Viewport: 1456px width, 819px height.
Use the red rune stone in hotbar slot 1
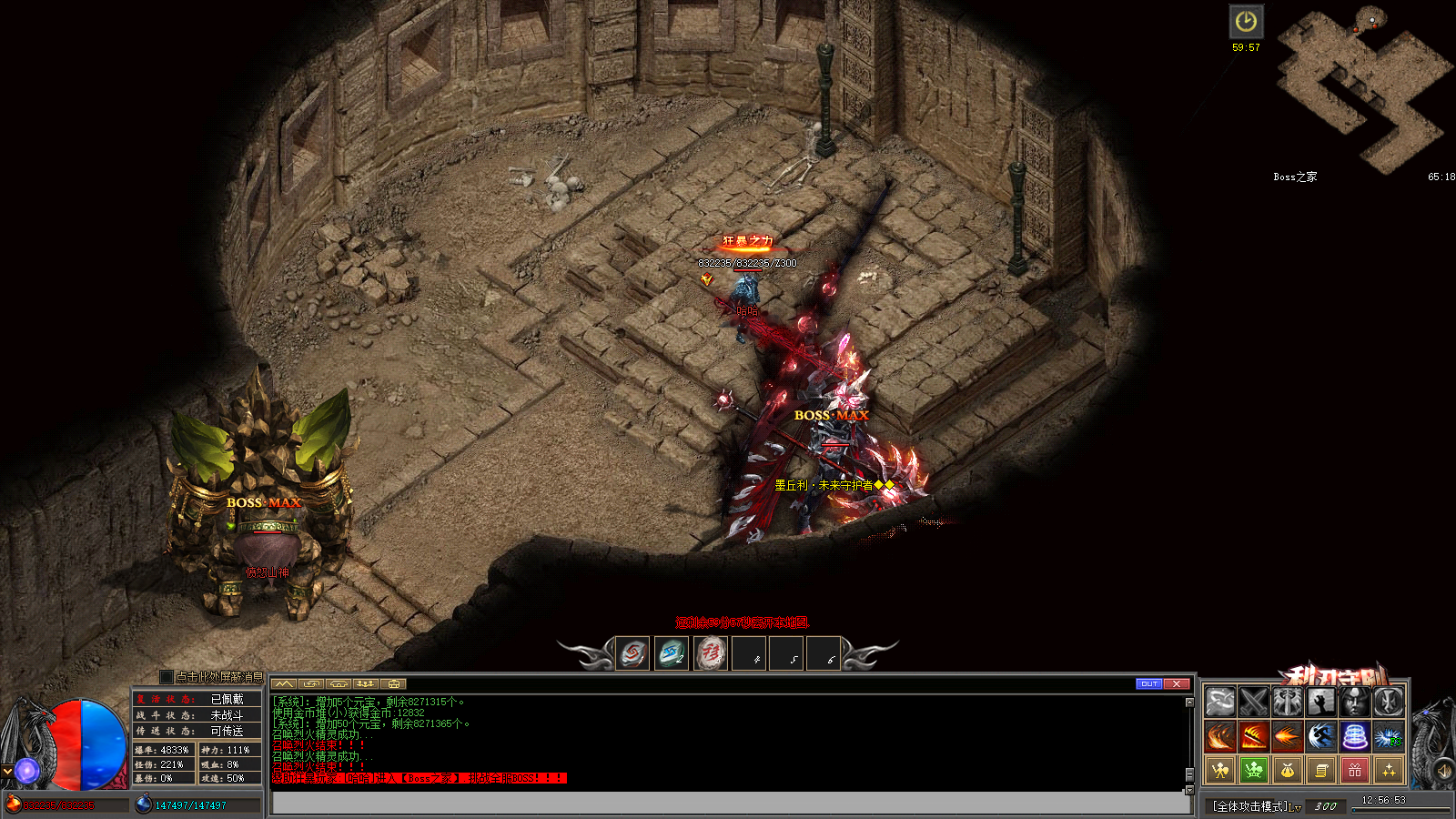(x=632, y=653)
